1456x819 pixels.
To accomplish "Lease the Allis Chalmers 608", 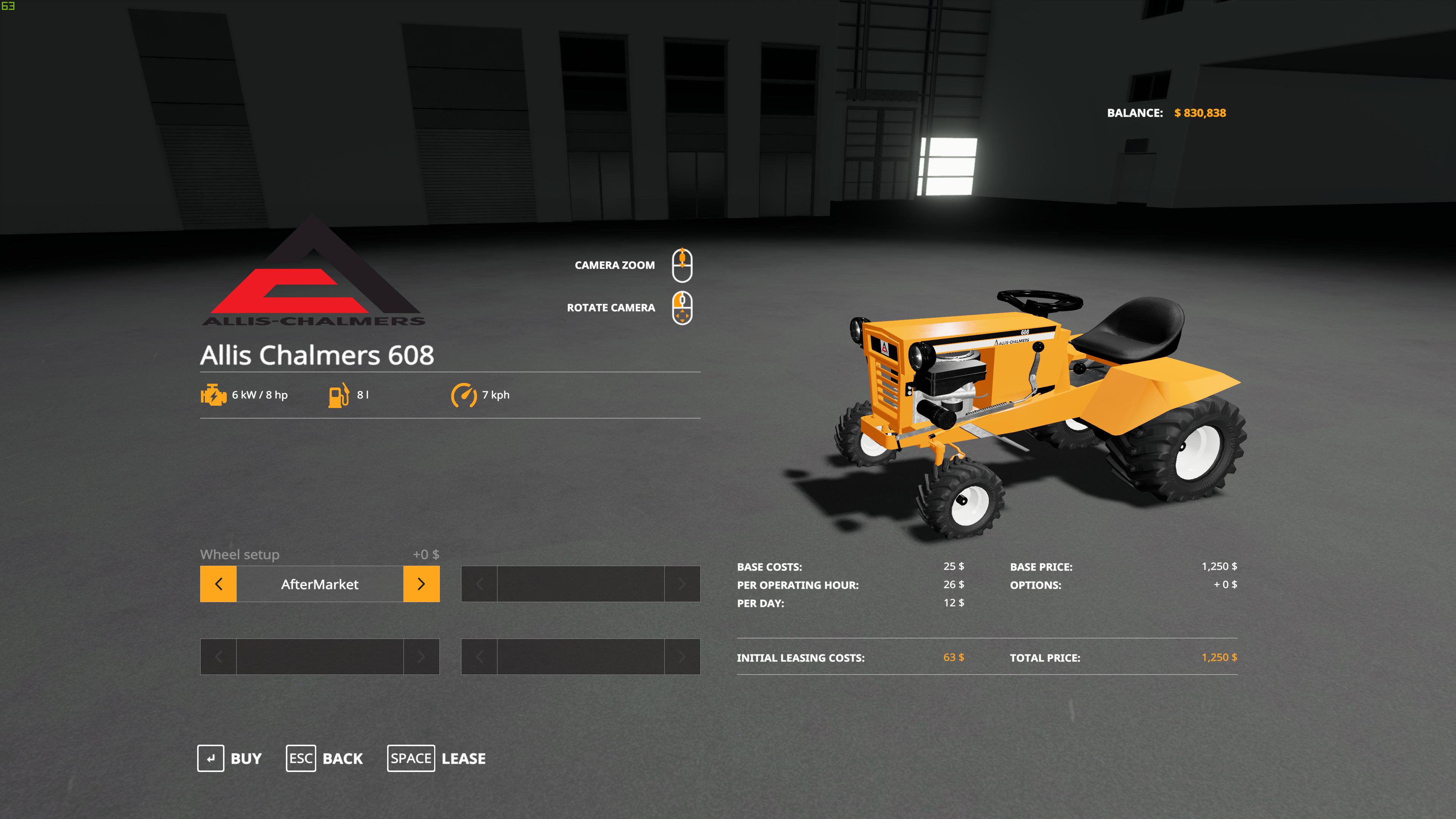I will click(436, 758).
